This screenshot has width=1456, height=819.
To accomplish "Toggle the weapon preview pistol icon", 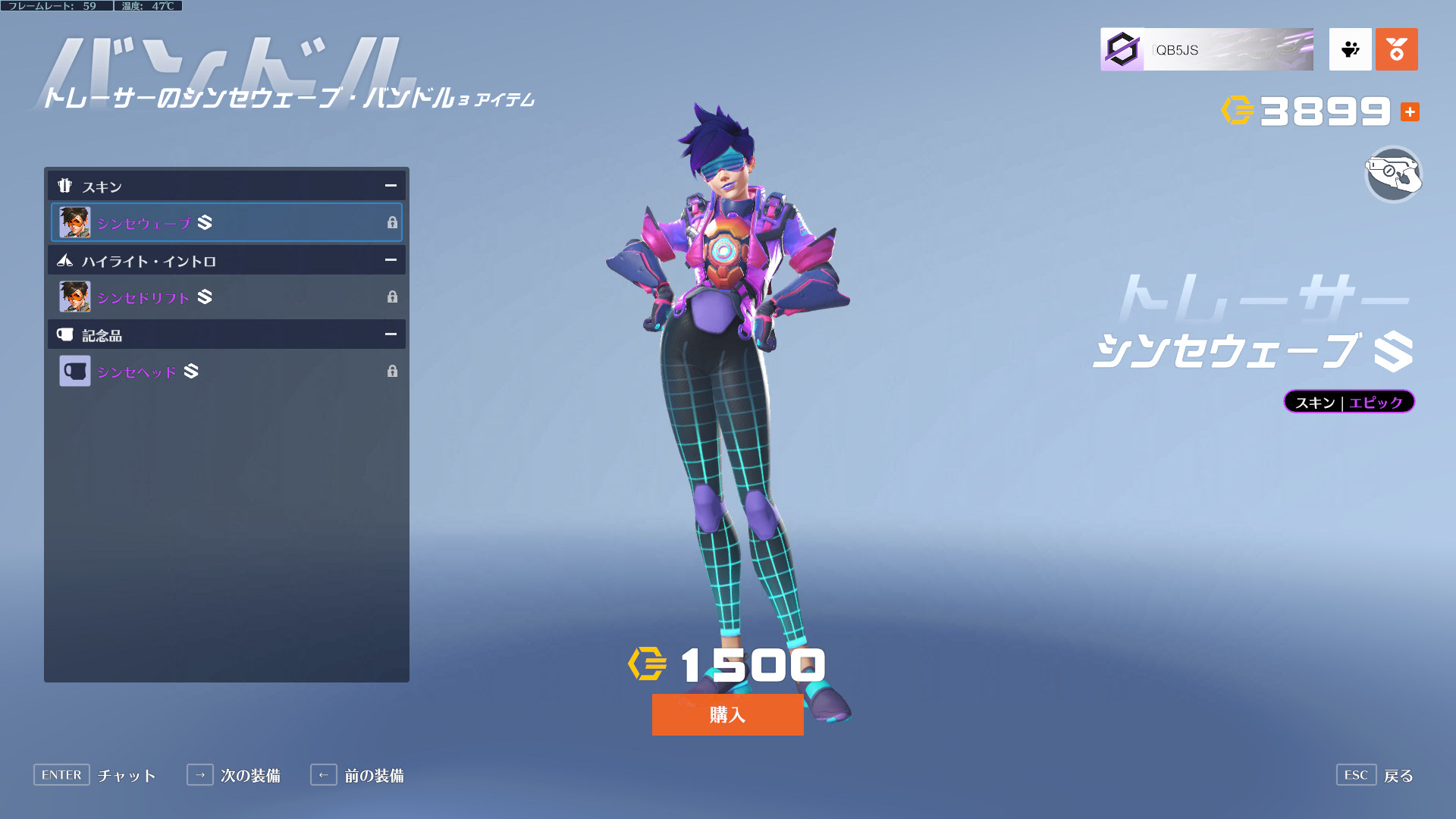I will (1393, 174).
